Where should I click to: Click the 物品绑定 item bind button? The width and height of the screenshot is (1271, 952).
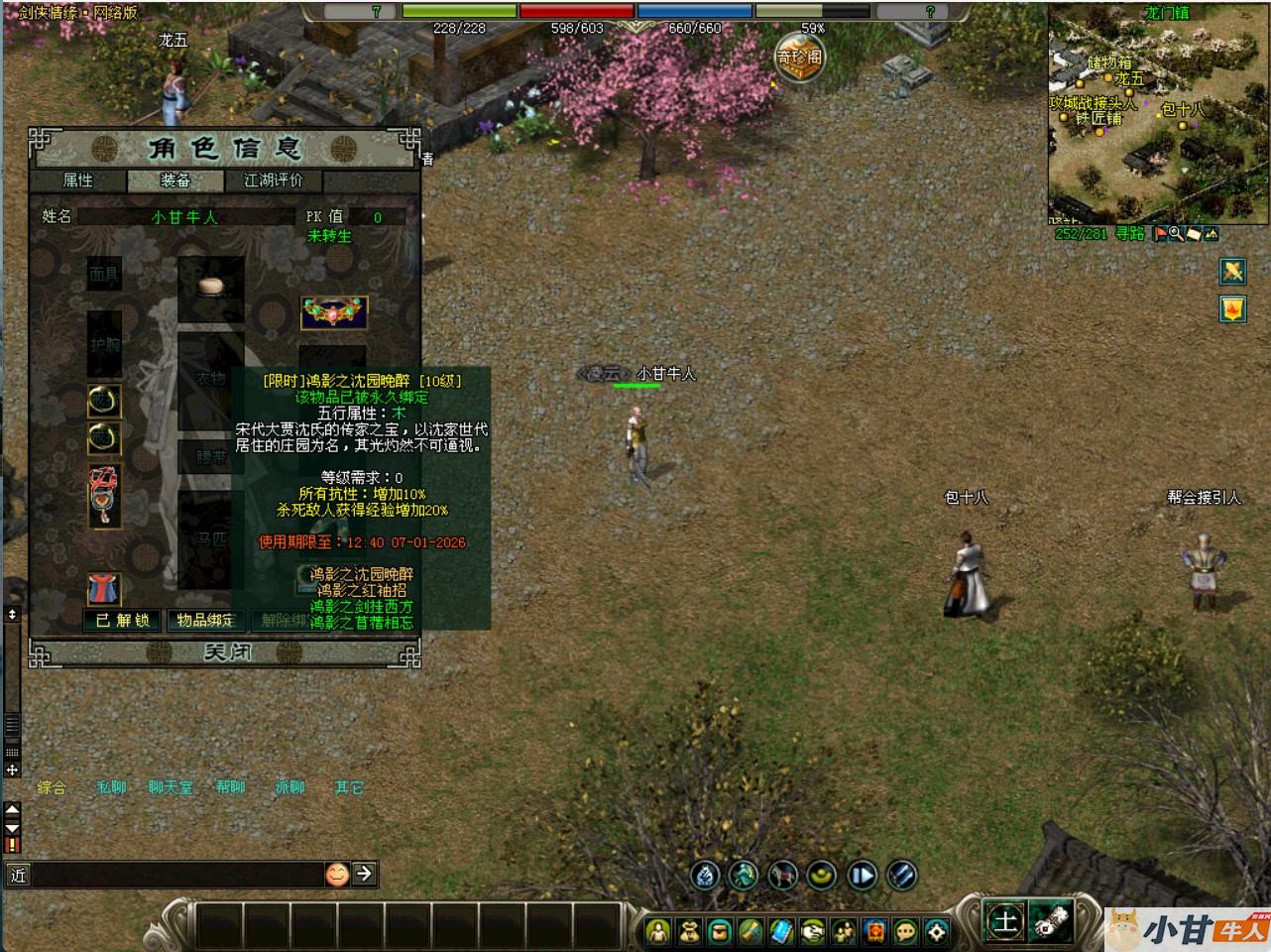pyautogui.click(x=206, y=620)
